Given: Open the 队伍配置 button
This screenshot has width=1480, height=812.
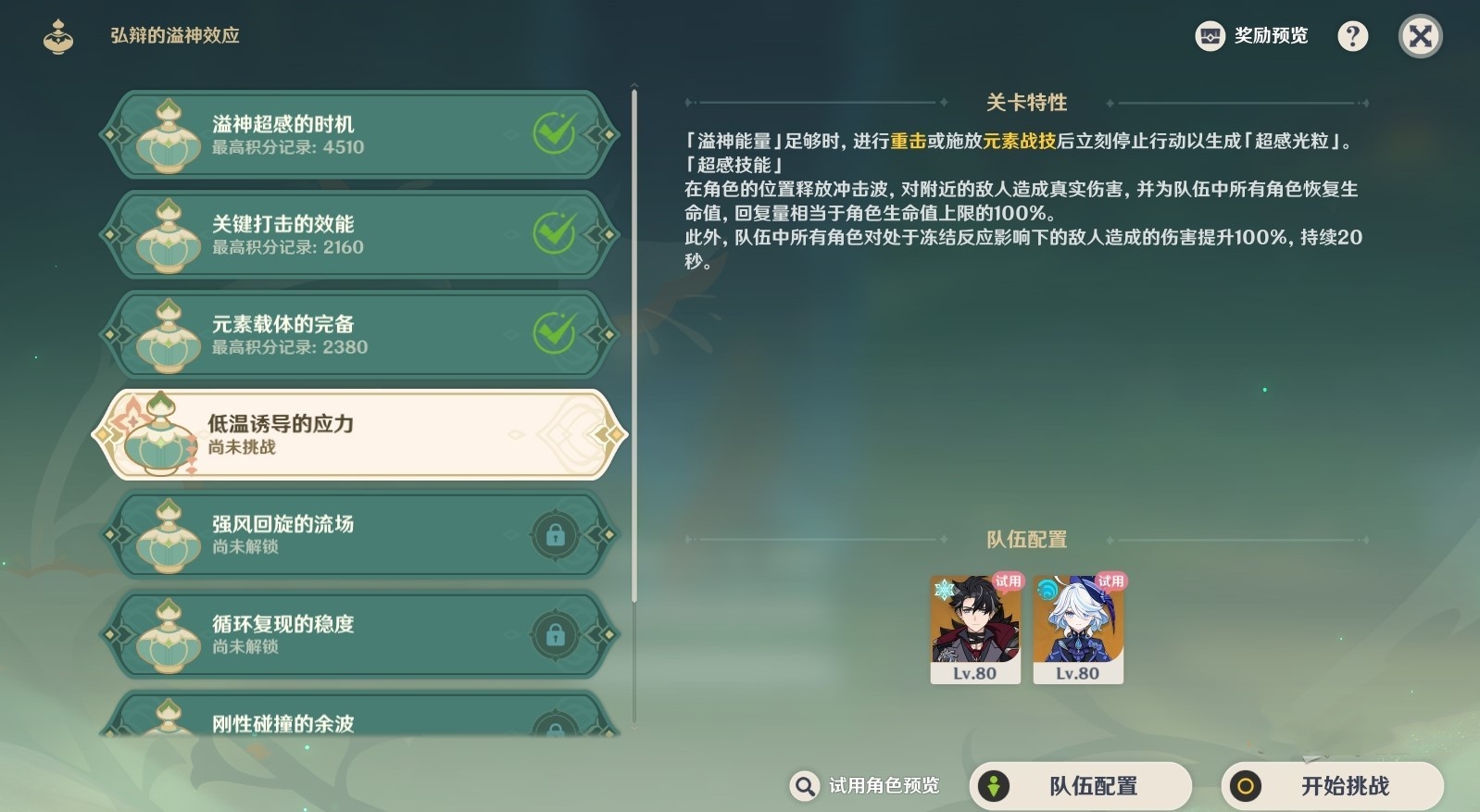Looking at the screenshot, I should 1081,785.
